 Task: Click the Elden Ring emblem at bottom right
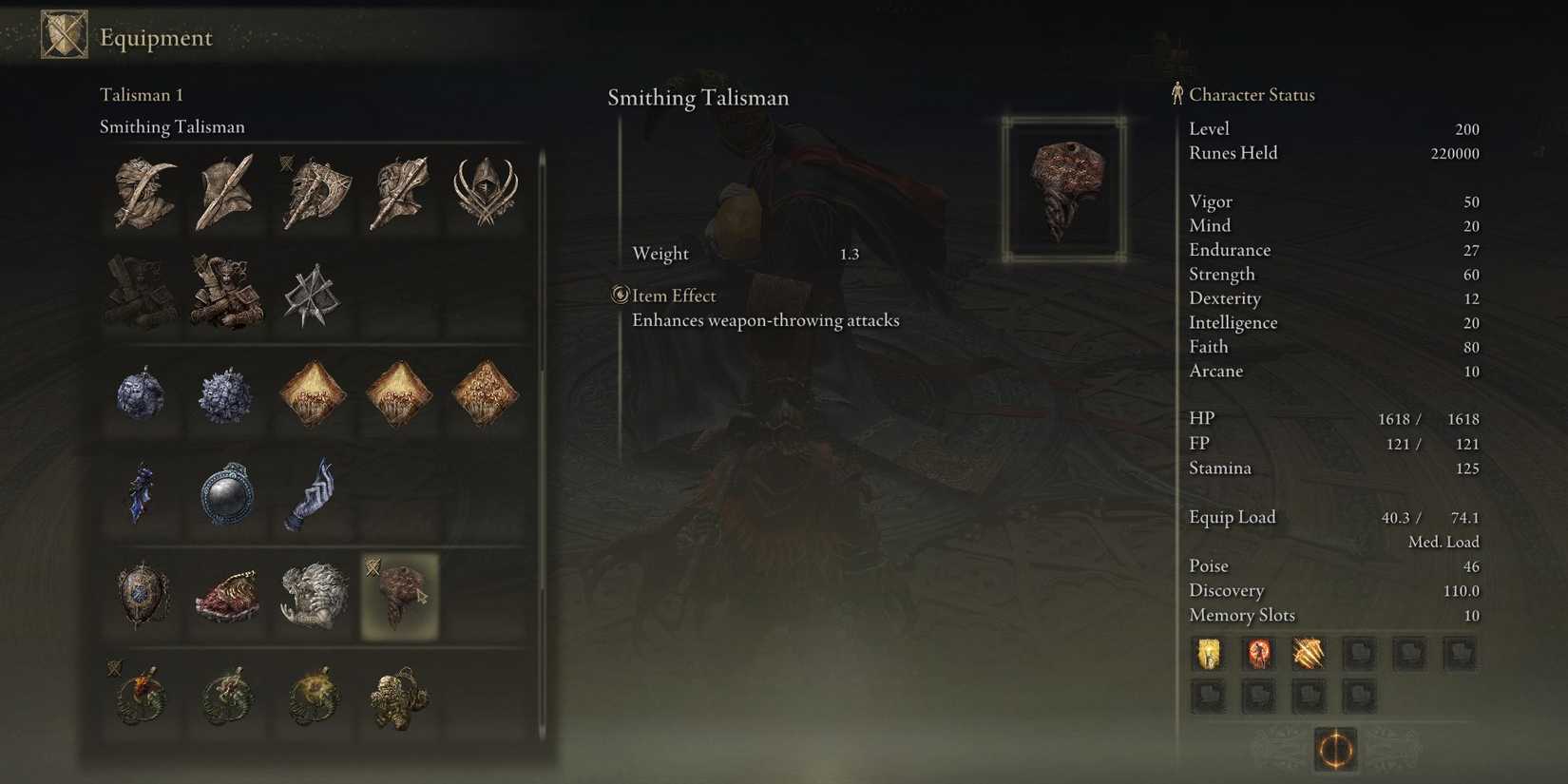pos(1334,751)
